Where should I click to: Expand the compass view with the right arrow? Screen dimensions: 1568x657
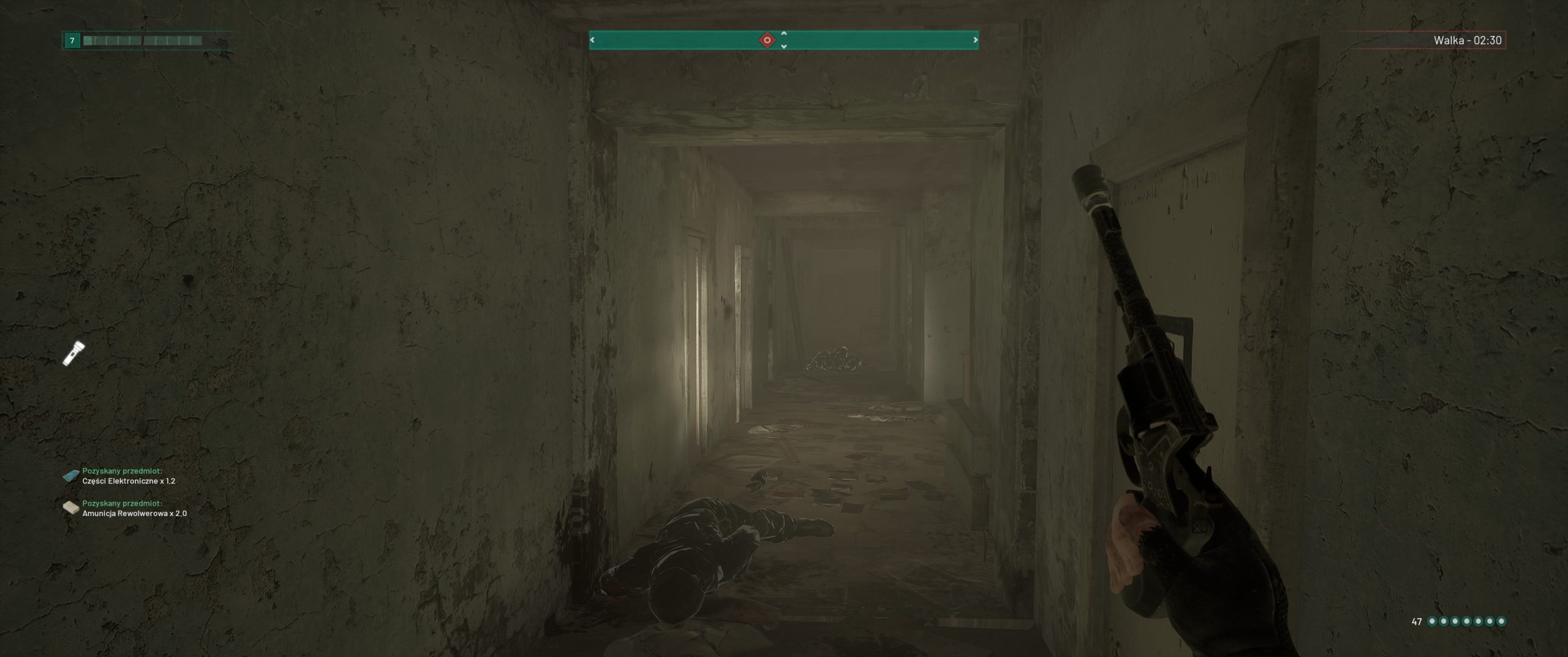[x=976, y=39]
